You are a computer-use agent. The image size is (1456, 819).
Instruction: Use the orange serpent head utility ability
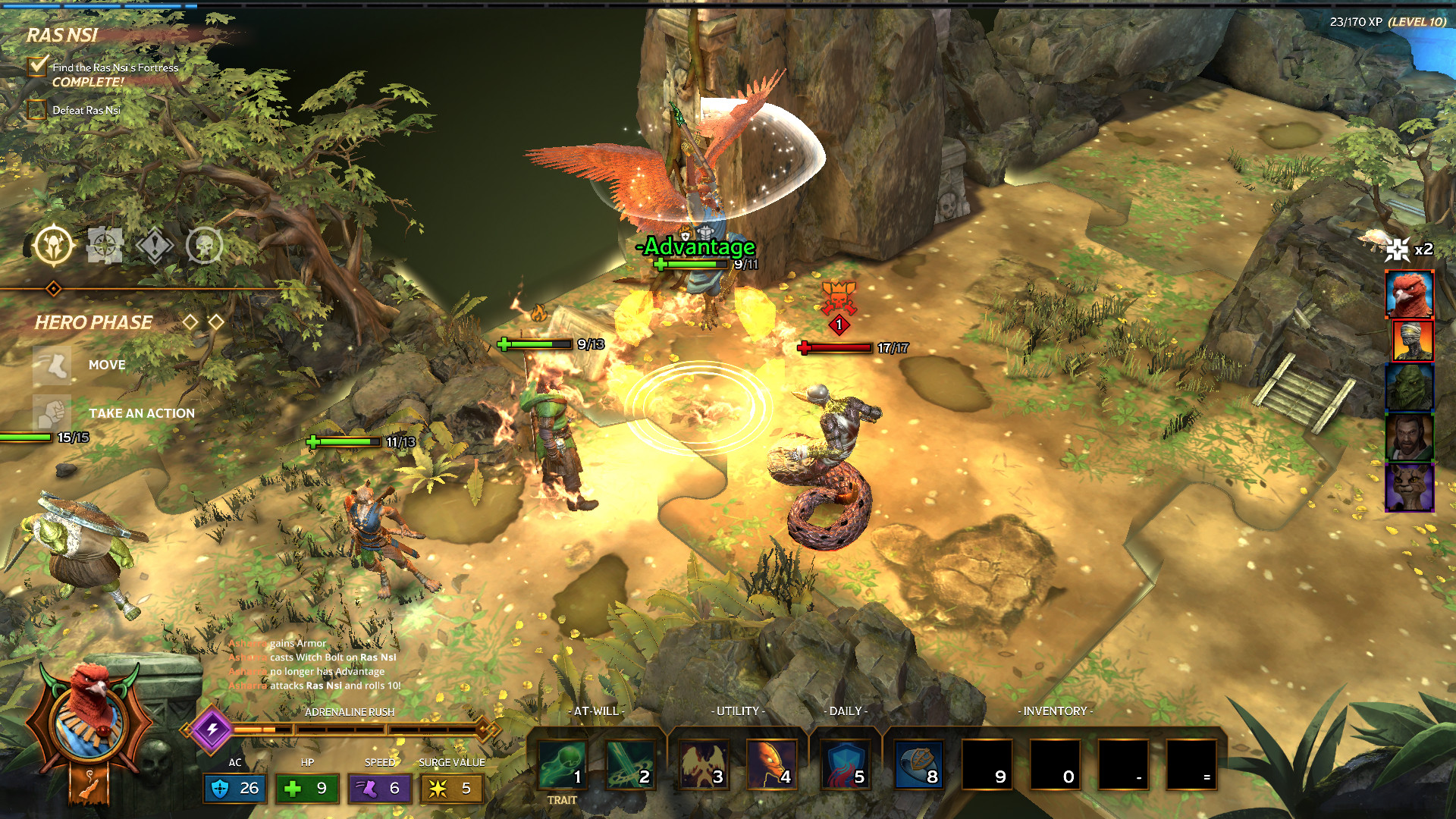[x=771, y=764]
